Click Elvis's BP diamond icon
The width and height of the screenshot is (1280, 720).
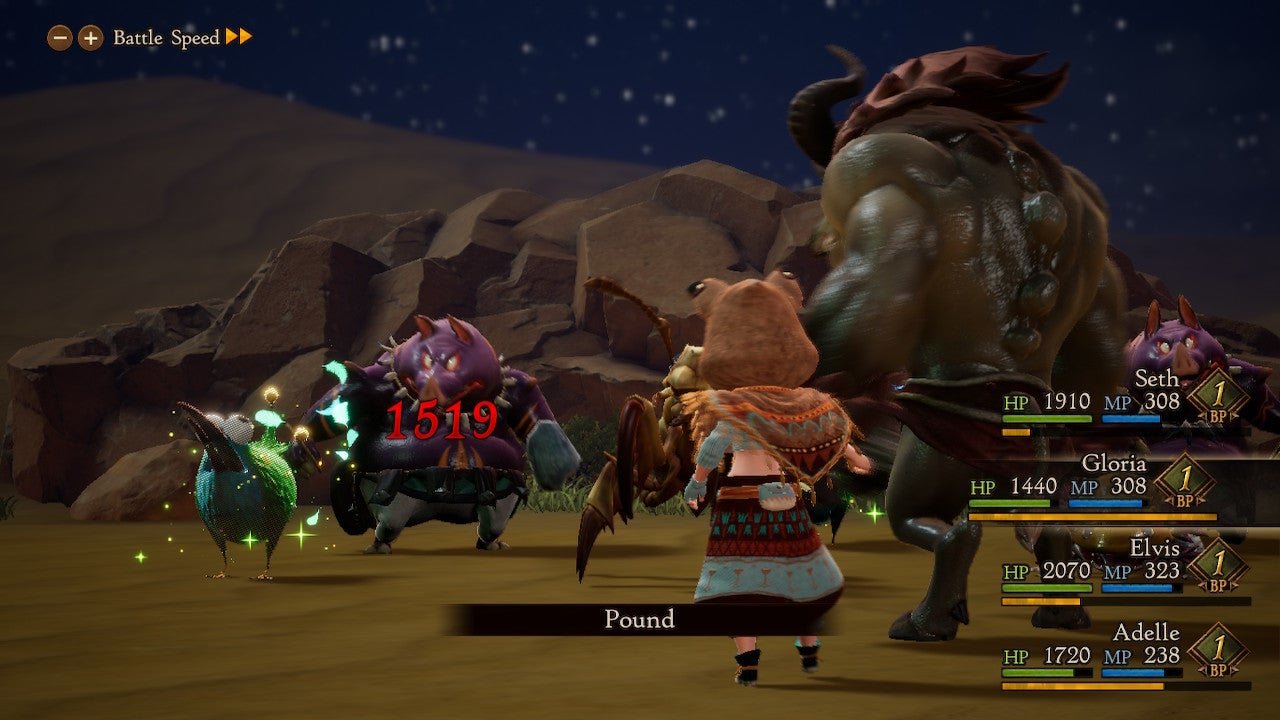tap(1220, 568)
